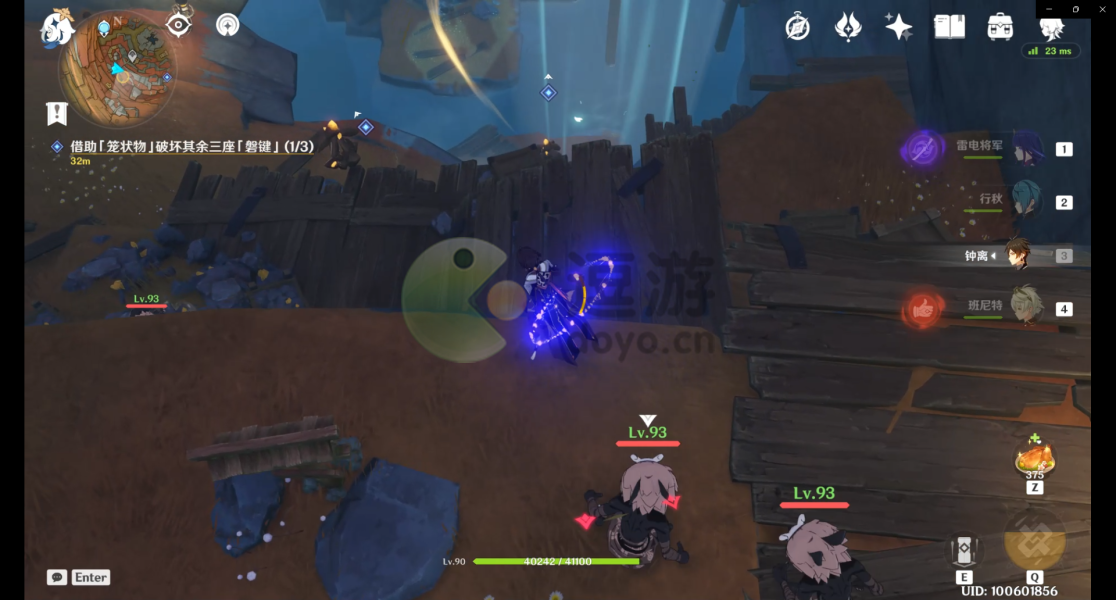Use the food item showing 375
This screenshot has height=600, width=1116.
tap(1034, 459)
